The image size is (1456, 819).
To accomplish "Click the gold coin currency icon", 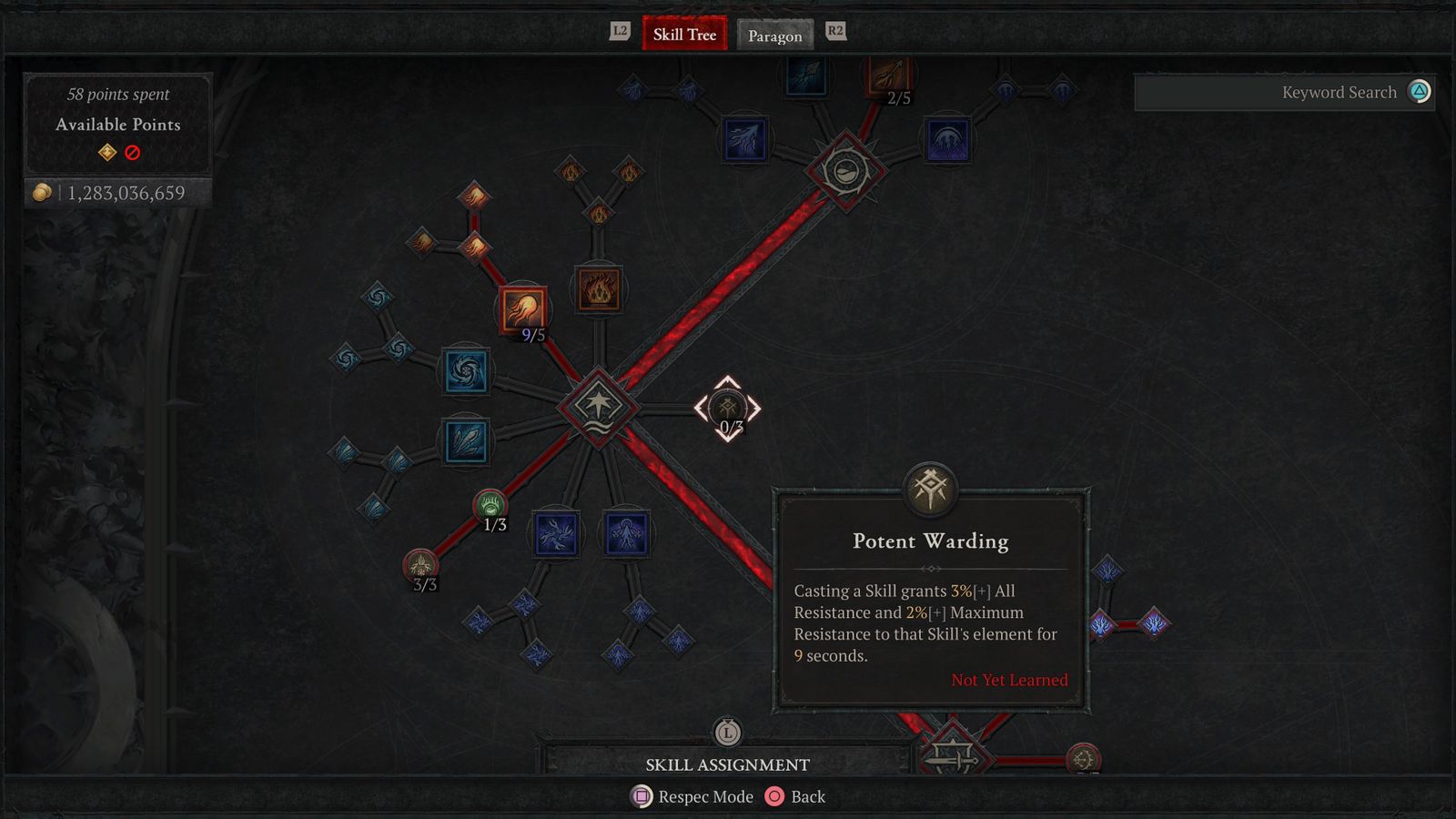I will [x=41, y=193].
